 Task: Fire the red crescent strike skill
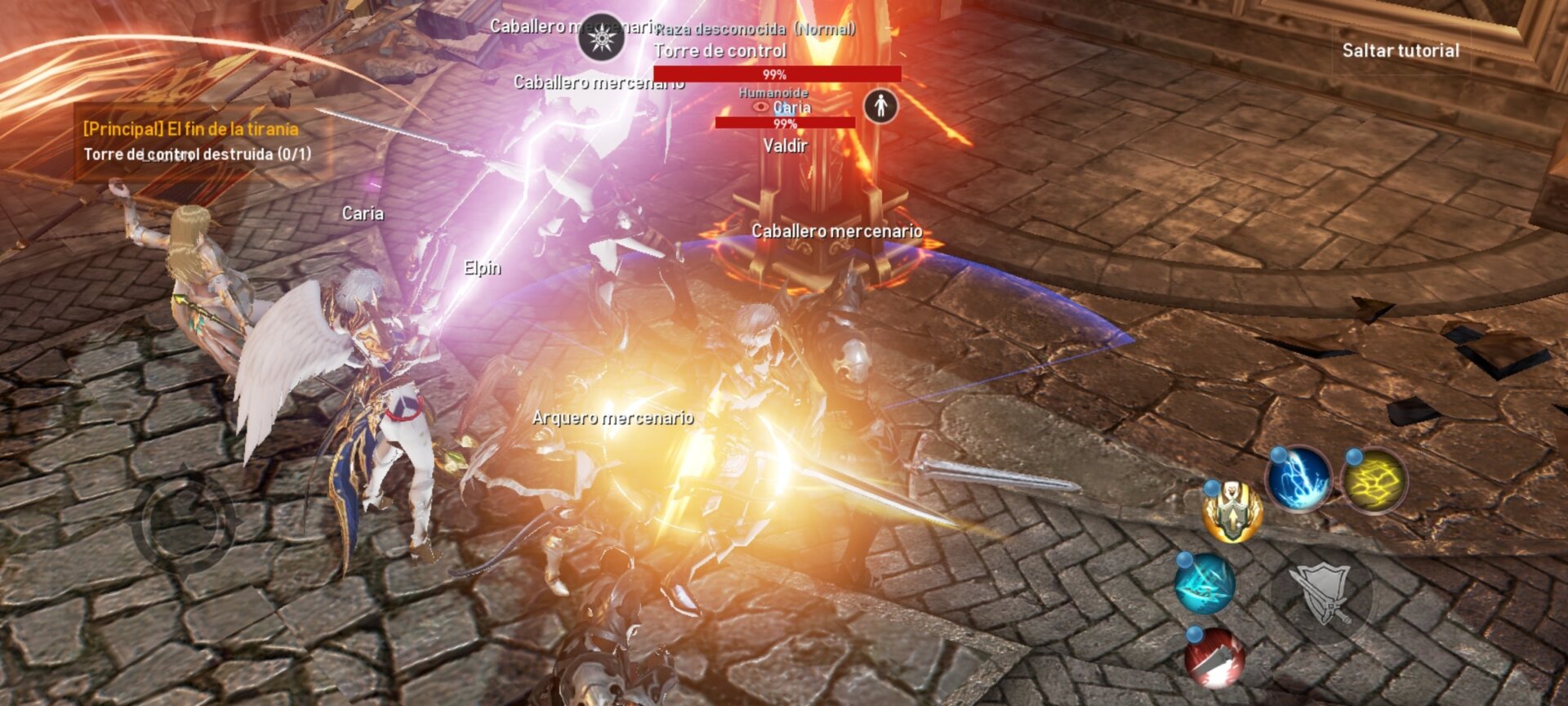click(x=1214, y=657)
